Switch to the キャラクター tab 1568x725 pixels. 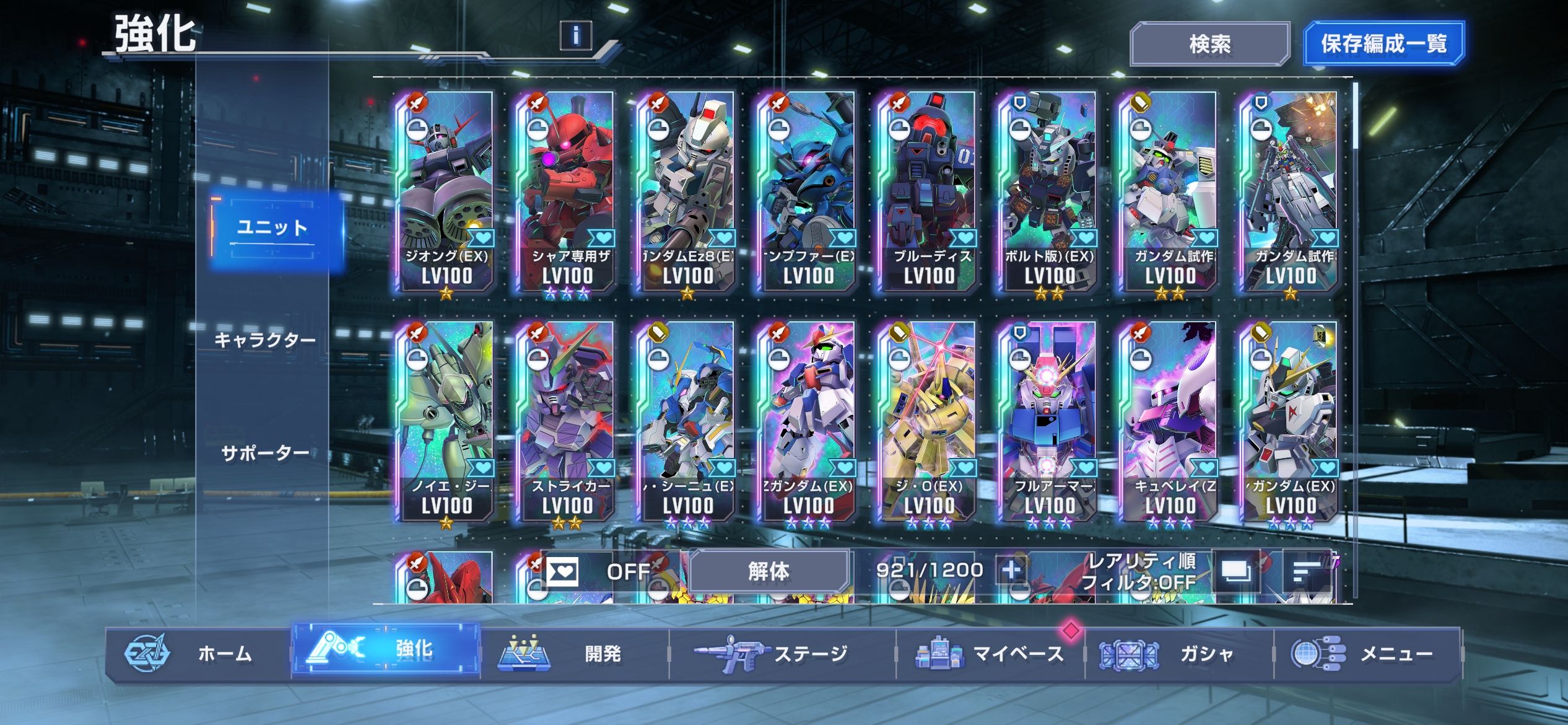tap(265, 340)
